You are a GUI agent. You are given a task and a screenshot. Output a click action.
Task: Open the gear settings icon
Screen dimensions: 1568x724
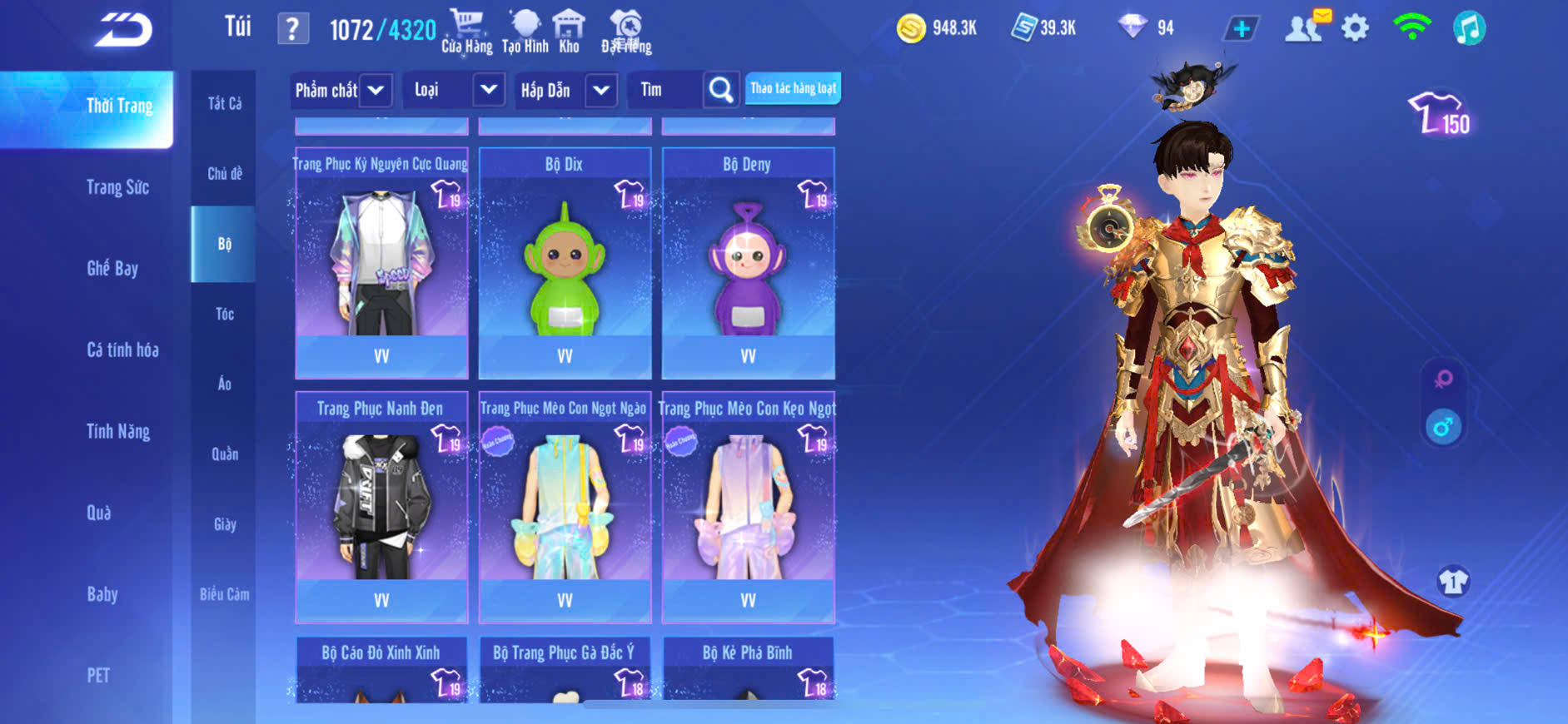1355,29
